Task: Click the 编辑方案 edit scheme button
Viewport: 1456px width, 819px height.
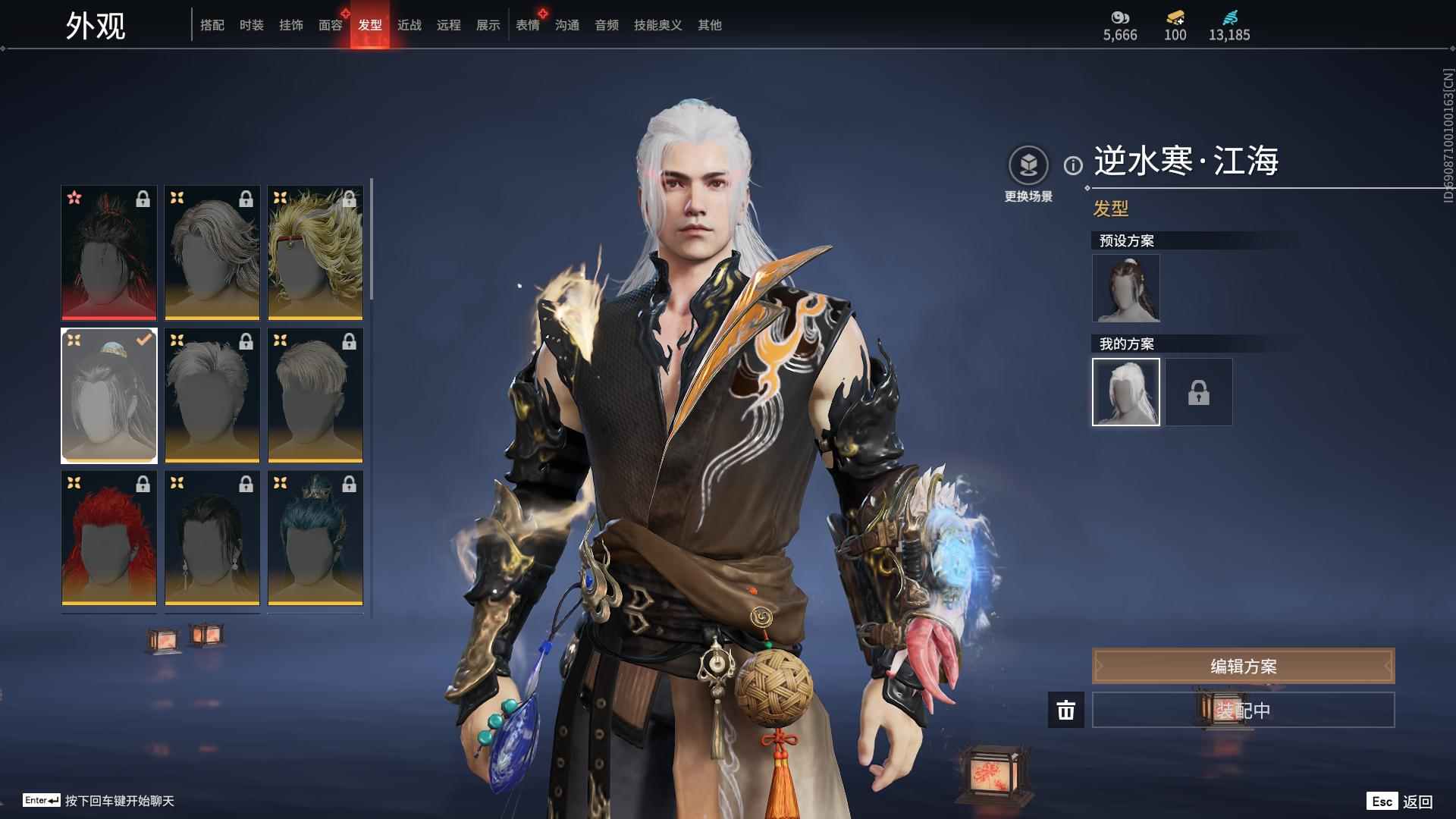Action: (1243, 667)
